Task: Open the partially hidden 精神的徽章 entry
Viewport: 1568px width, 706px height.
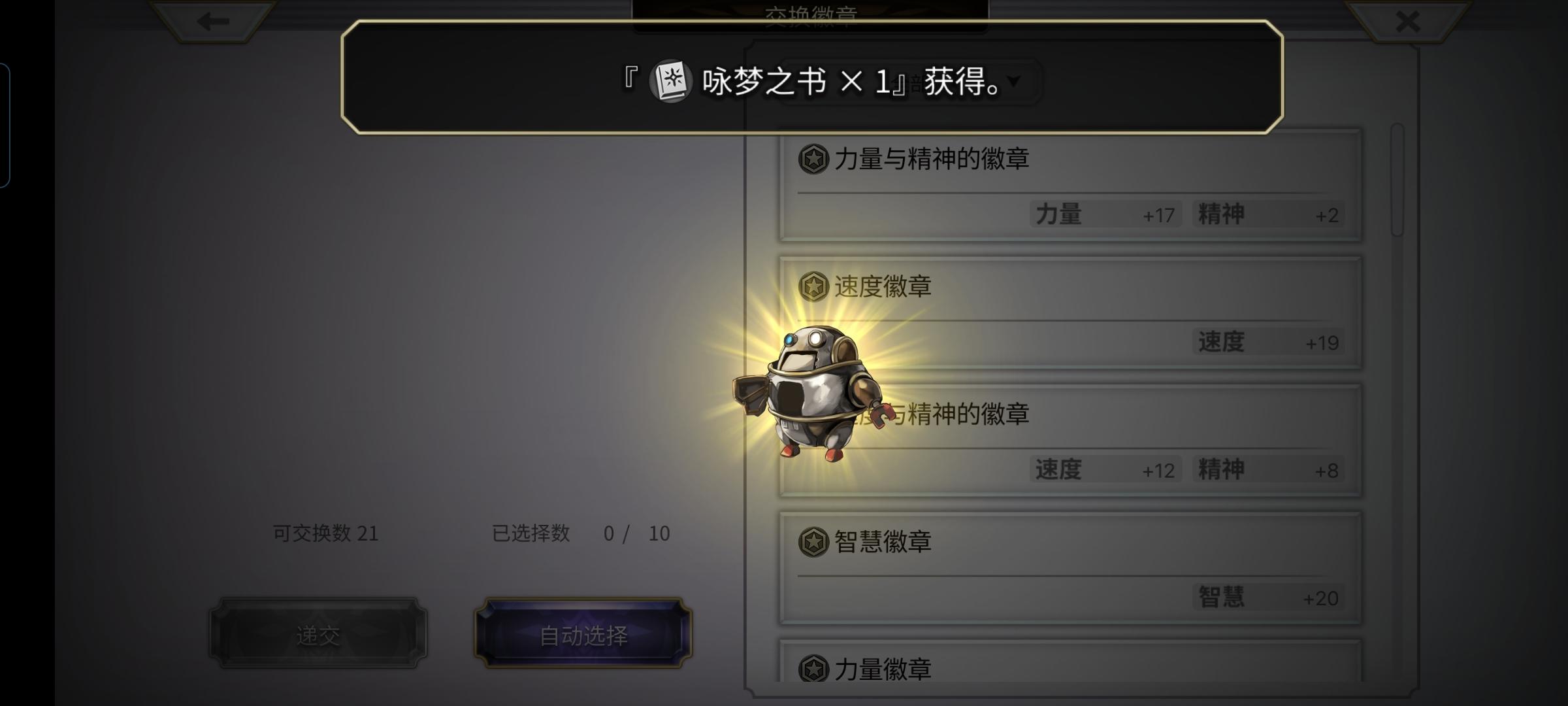Action: tap(1111, 441)
